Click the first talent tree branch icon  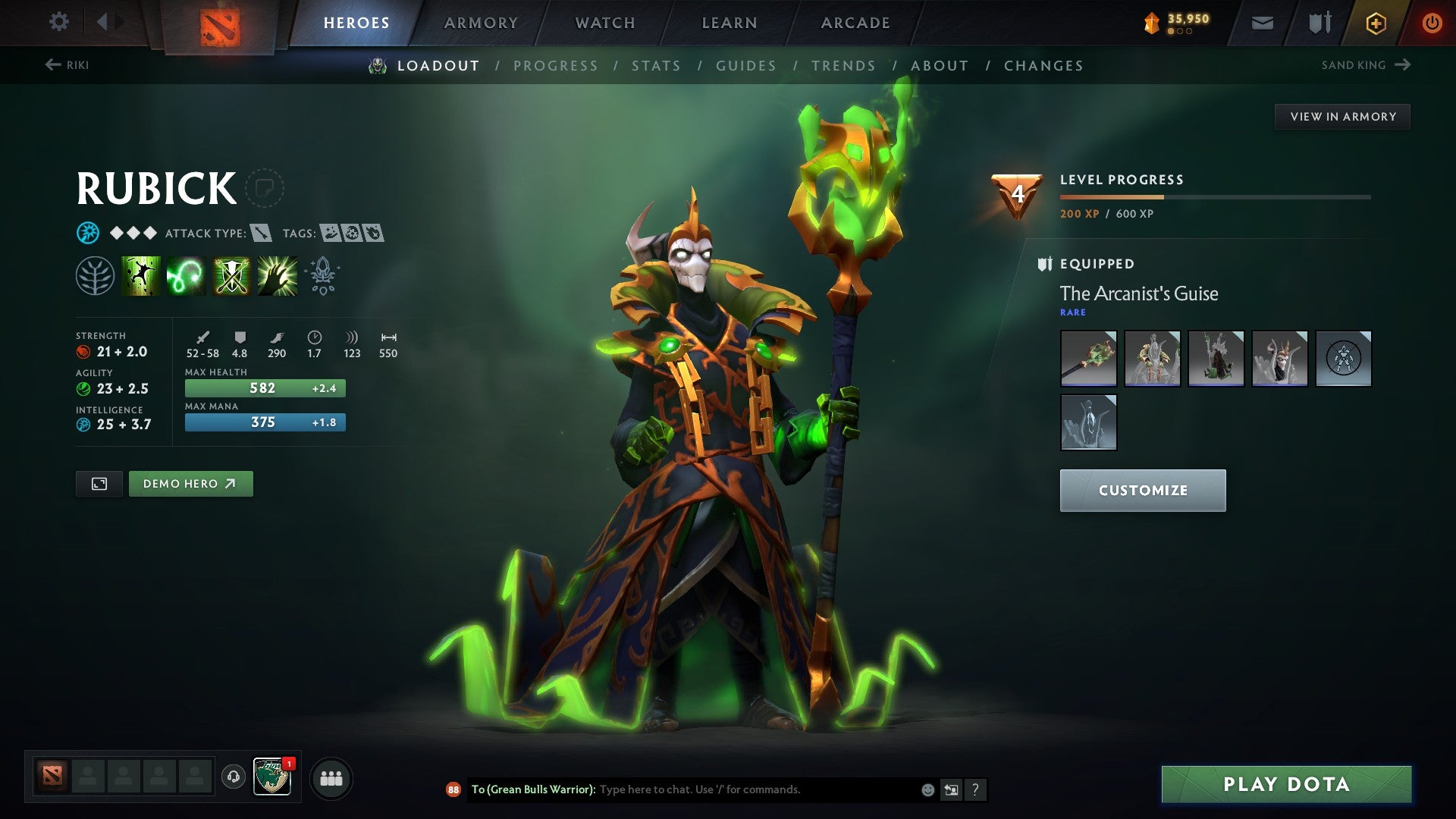[96, 275]
